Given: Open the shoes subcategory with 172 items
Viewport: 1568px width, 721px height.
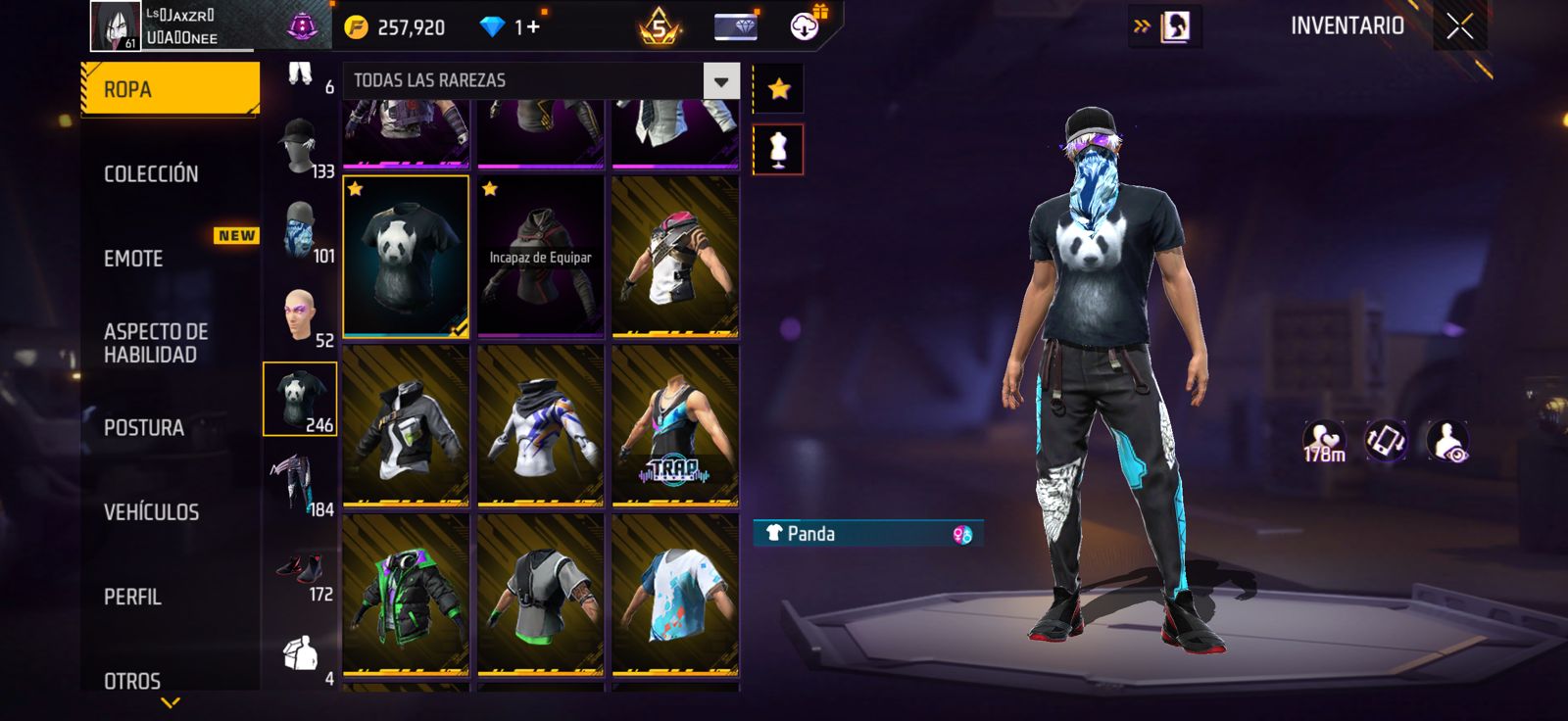Looking at the screenshot, I should pyautogui.click(x=300, y=570).
